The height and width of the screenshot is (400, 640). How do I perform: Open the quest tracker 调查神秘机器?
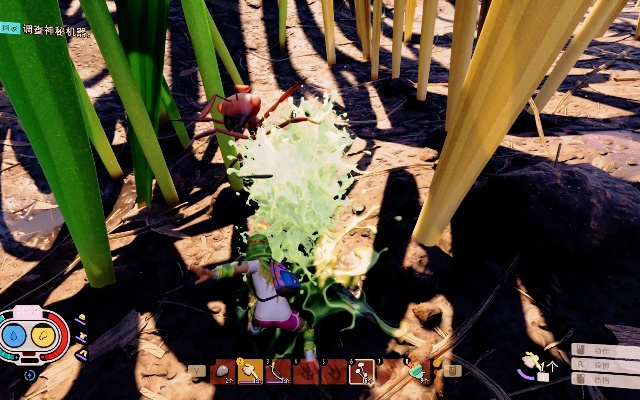tap(55, 30)
